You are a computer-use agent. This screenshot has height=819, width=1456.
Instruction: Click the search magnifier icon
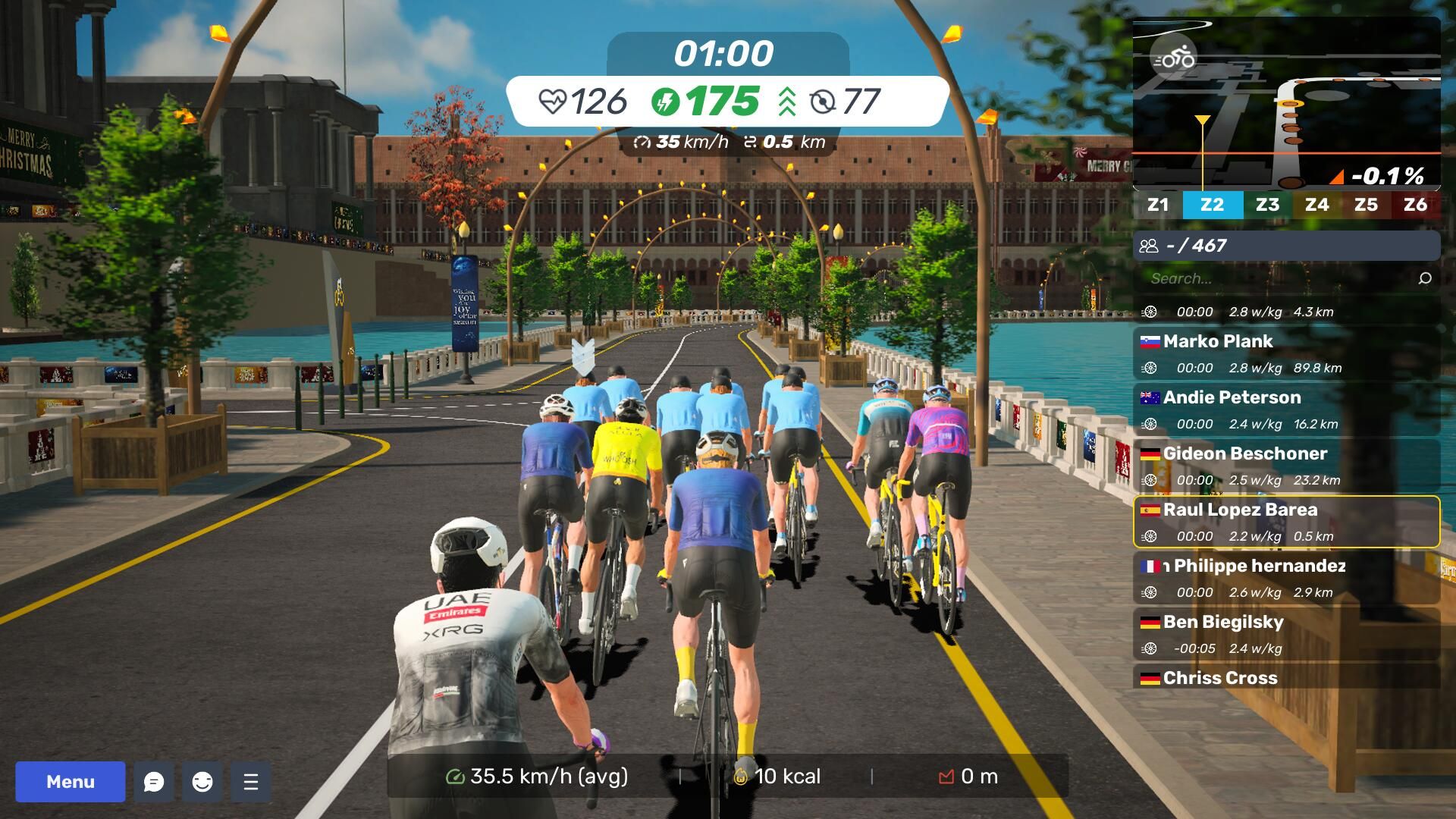click(x=1425, y=278)
